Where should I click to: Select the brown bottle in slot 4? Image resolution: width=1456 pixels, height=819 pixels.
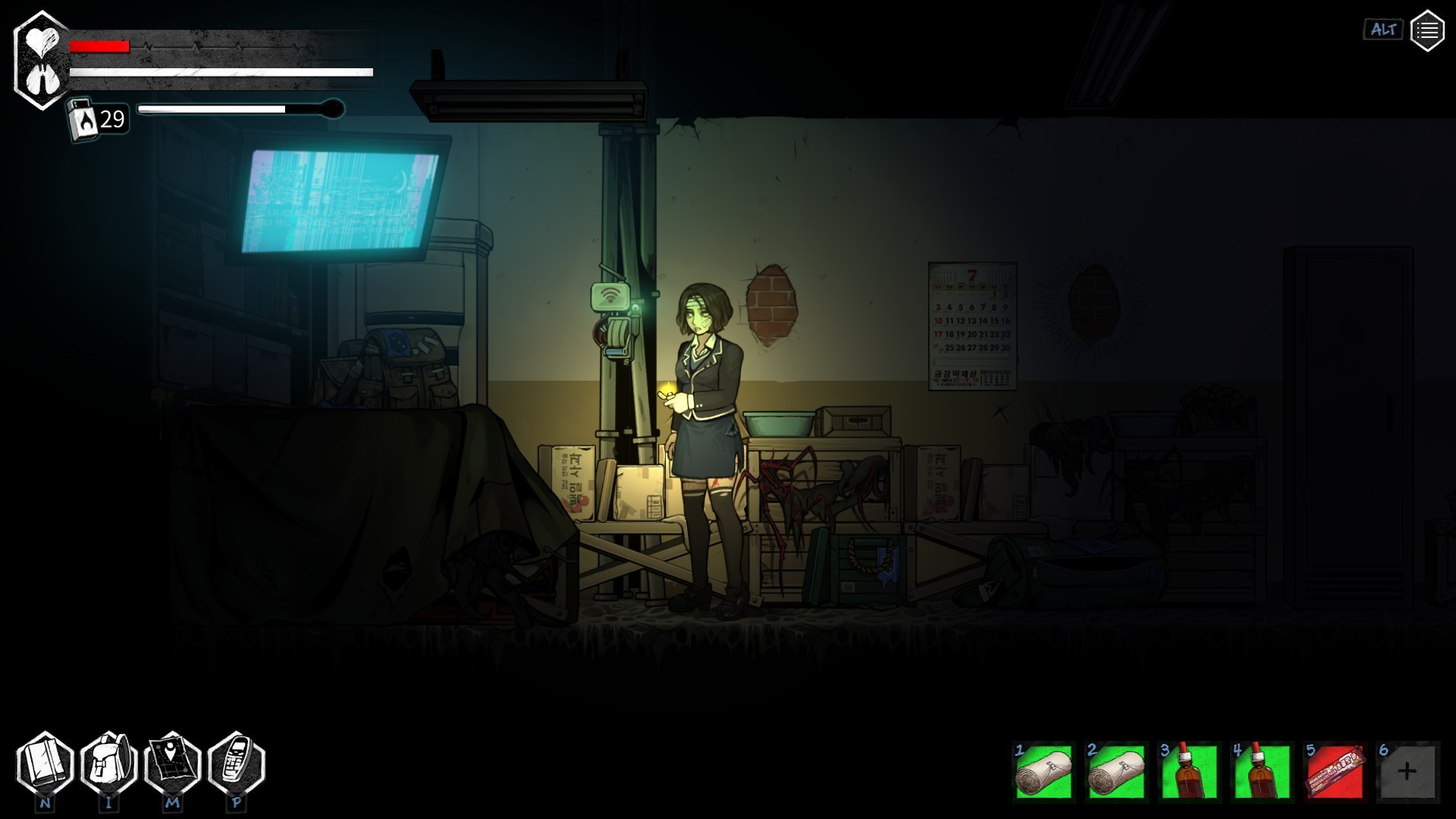(x=1262, y=772)
